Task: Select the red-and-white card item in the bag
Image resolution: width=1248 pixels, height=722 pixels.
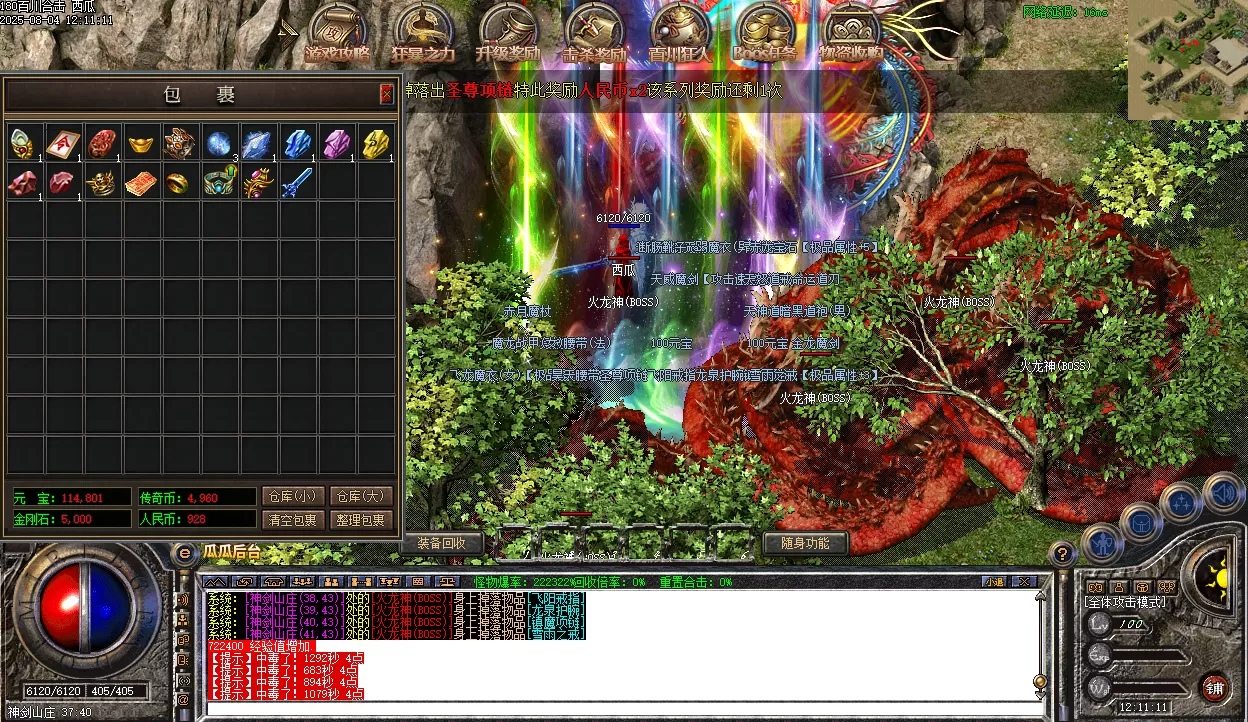Action: click(x=63, y=143)
